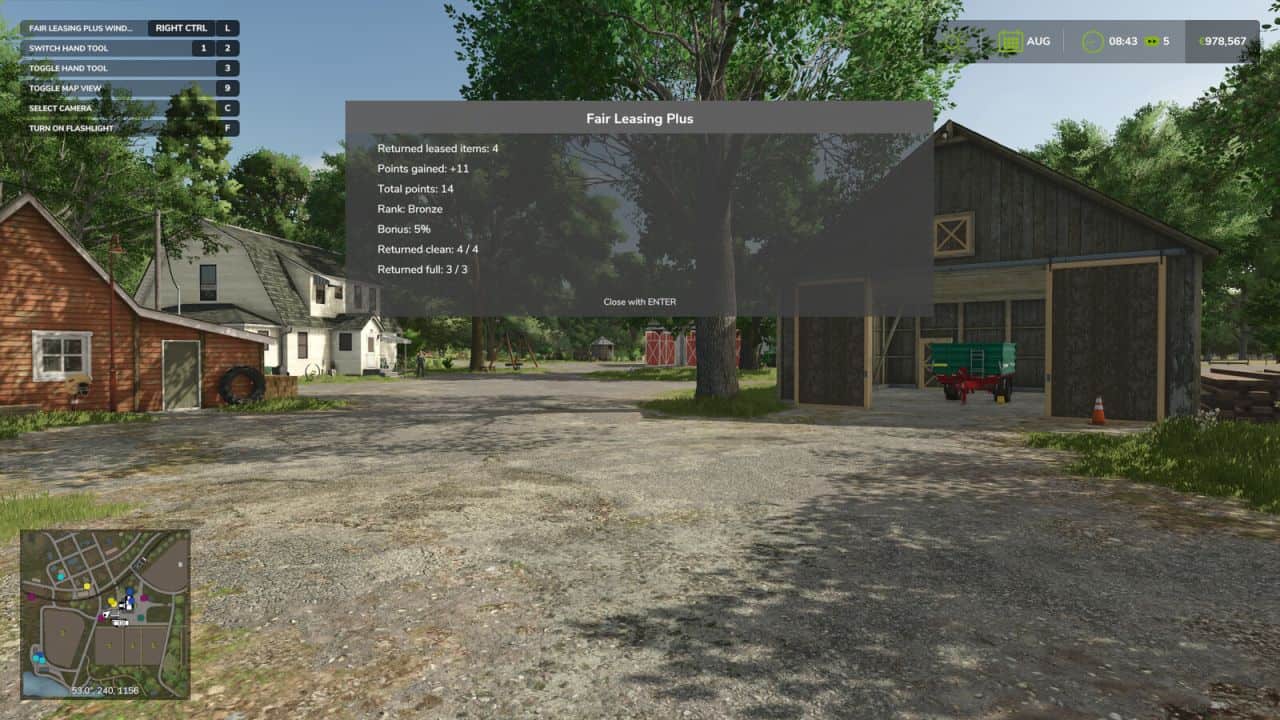This screenshot has height=720, width=1280.
Task: Click the clock icon showing 08:43
Action: pyautogui.click(x=1091, y=41)
